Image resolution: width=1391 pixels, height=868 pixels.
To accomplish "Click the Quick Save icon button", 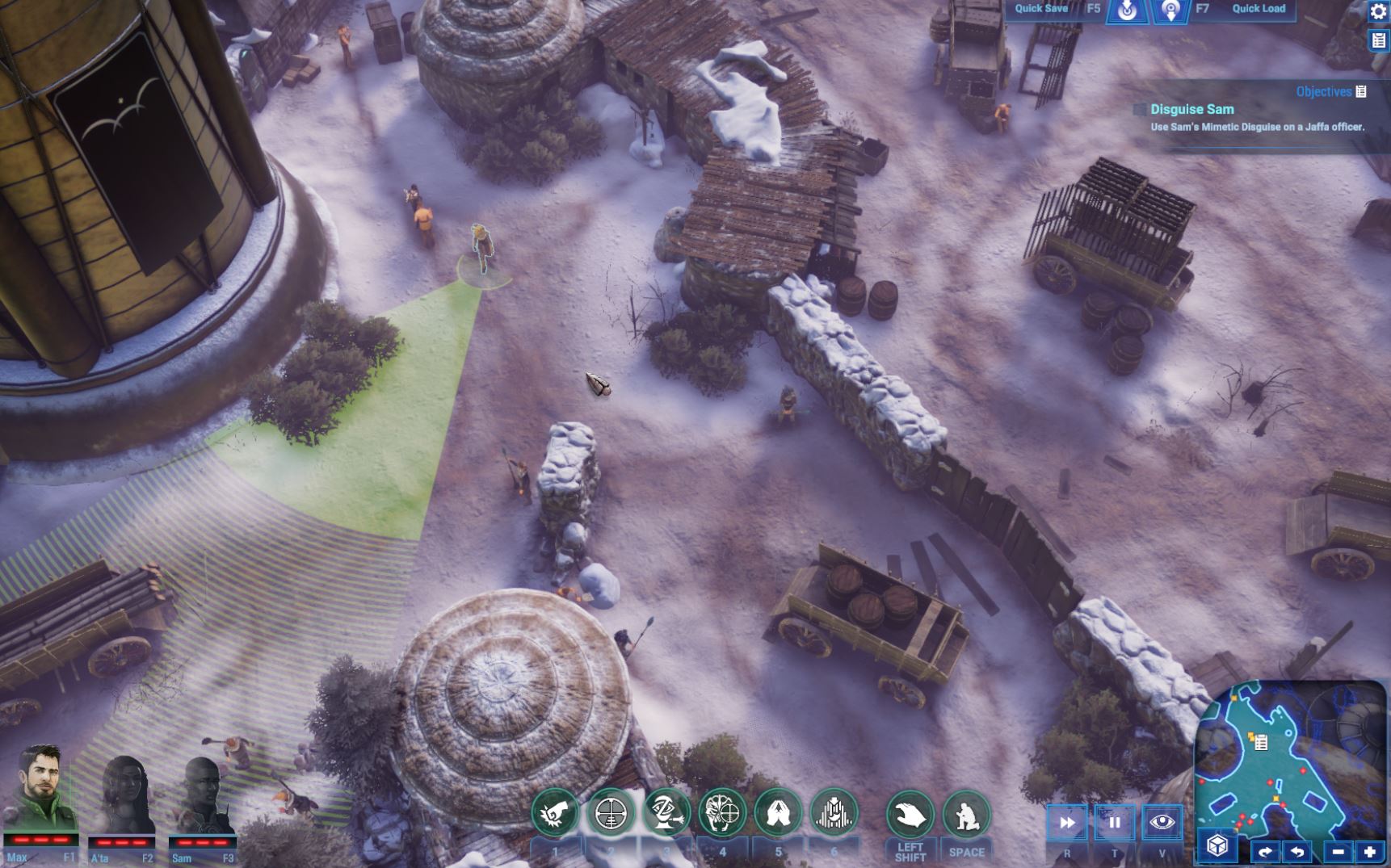I will click(1127, 10).
